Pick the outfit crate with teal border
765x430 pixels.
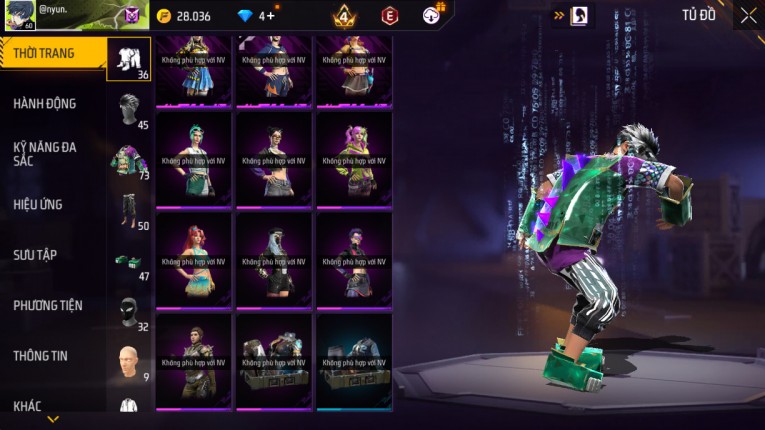(x=353, y=360)
